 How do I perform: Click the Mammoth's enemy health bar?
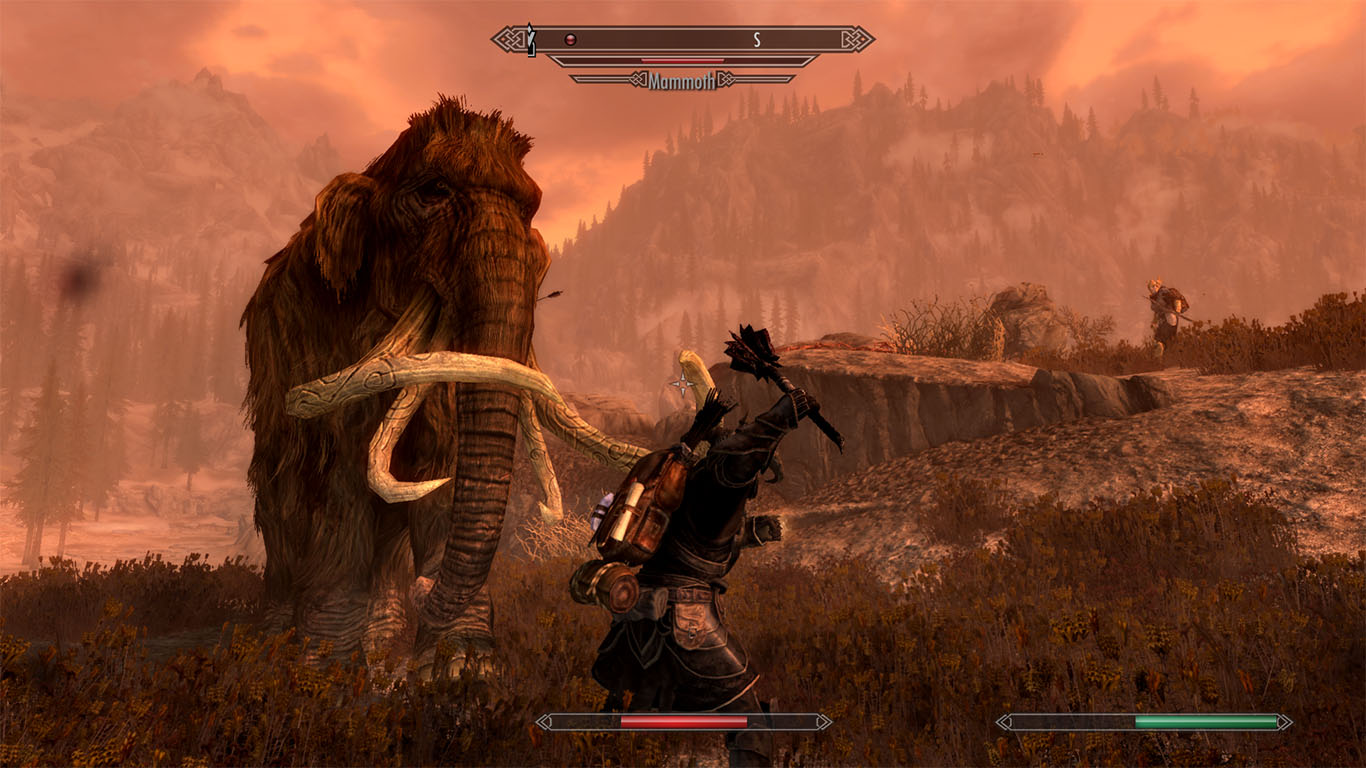[682, 61]
